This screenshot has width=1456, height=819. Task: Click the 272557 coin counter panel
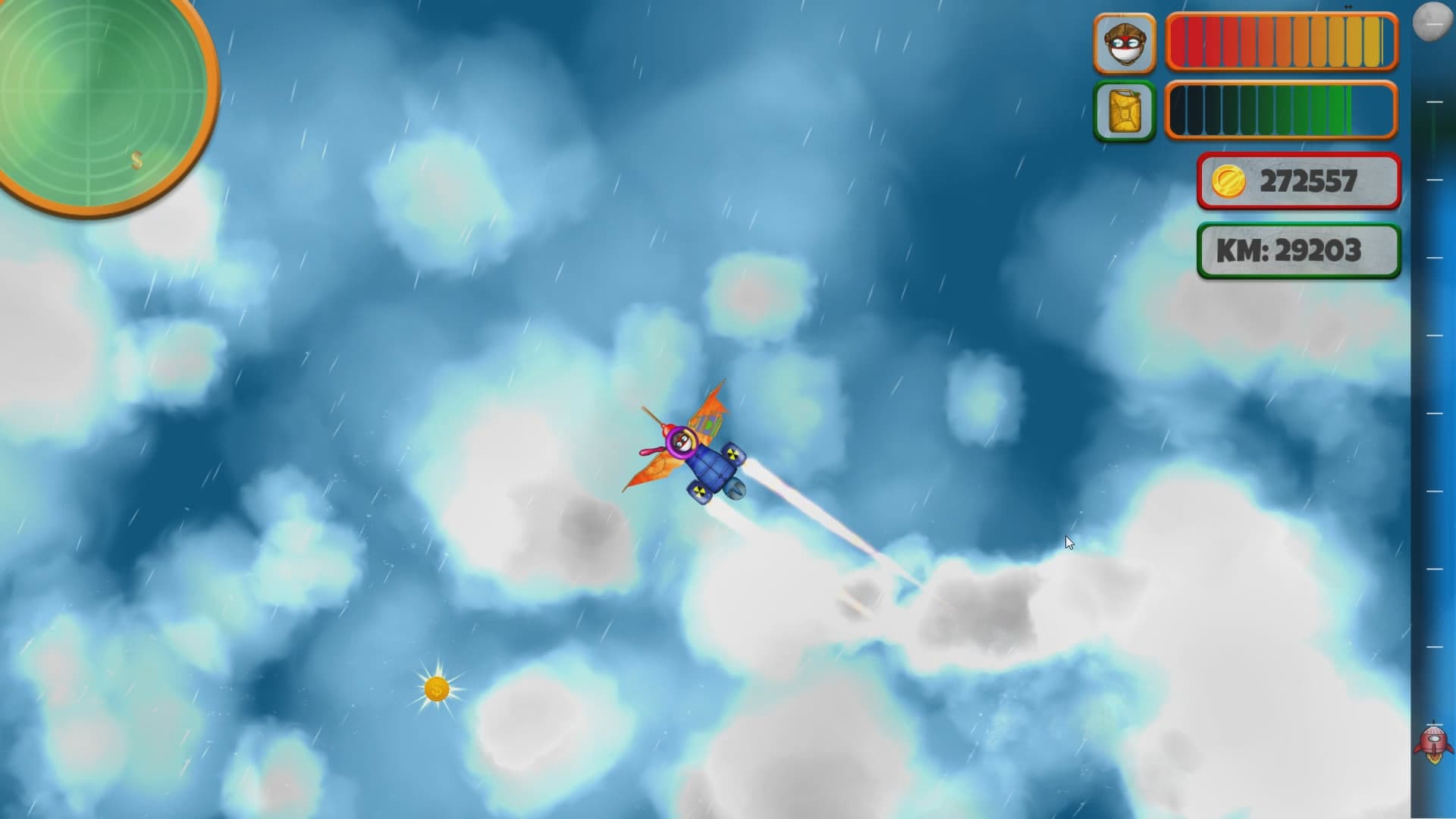pyautogui.click(x=1298, y=180)
